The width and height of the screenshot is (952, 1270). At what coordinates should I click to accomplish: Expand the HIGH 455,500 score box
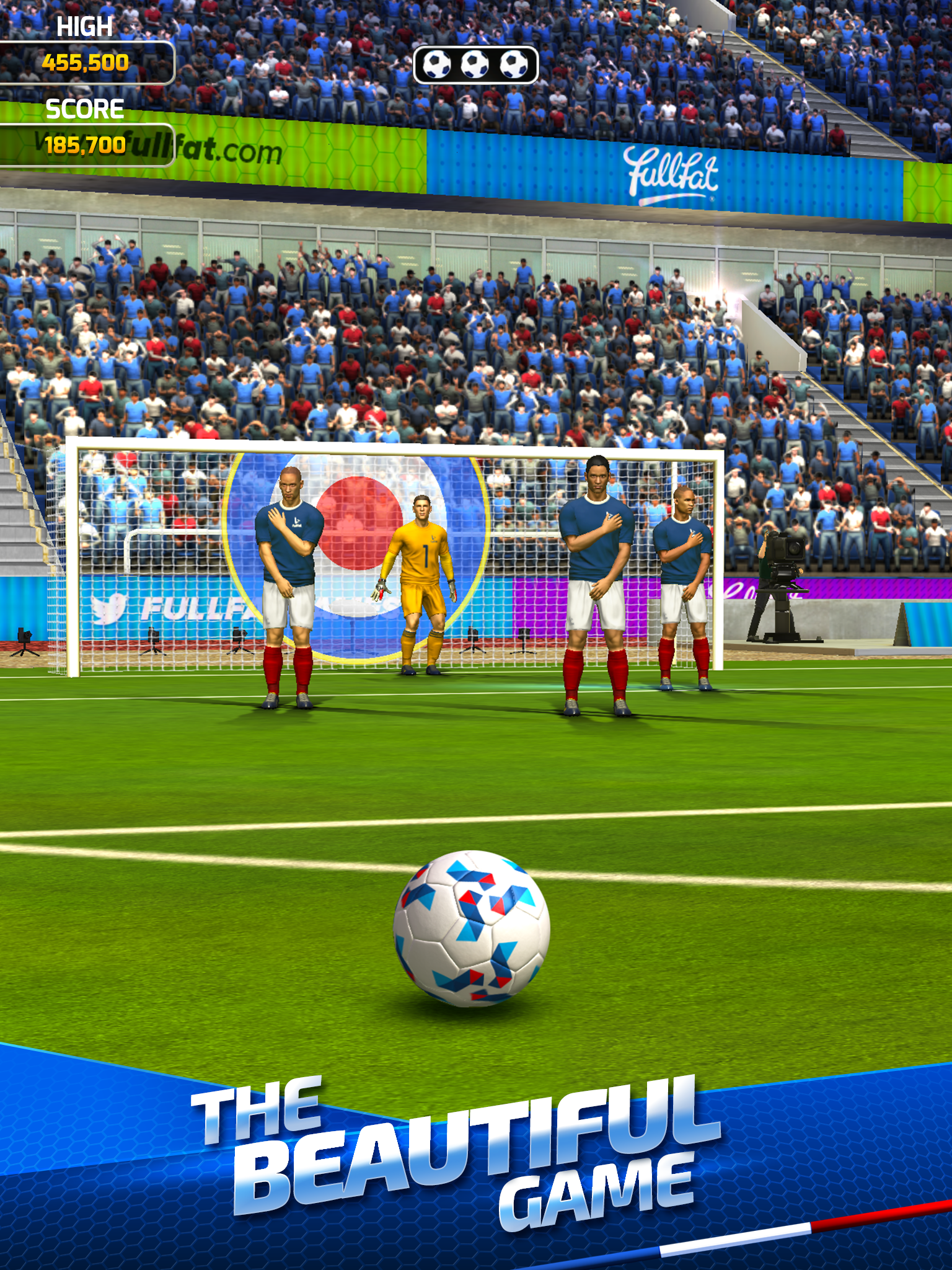87,62
